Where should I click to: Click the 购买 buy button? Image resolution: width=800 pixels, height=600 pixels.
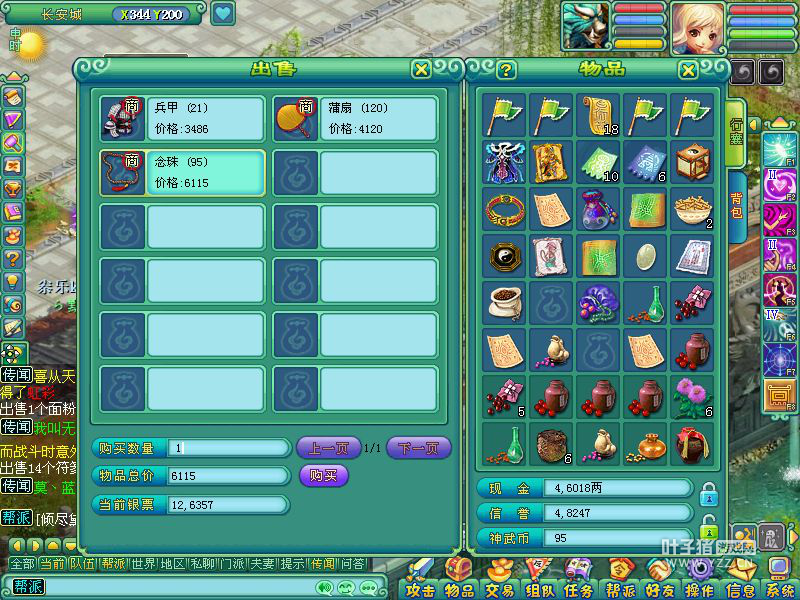coord(323,476)
